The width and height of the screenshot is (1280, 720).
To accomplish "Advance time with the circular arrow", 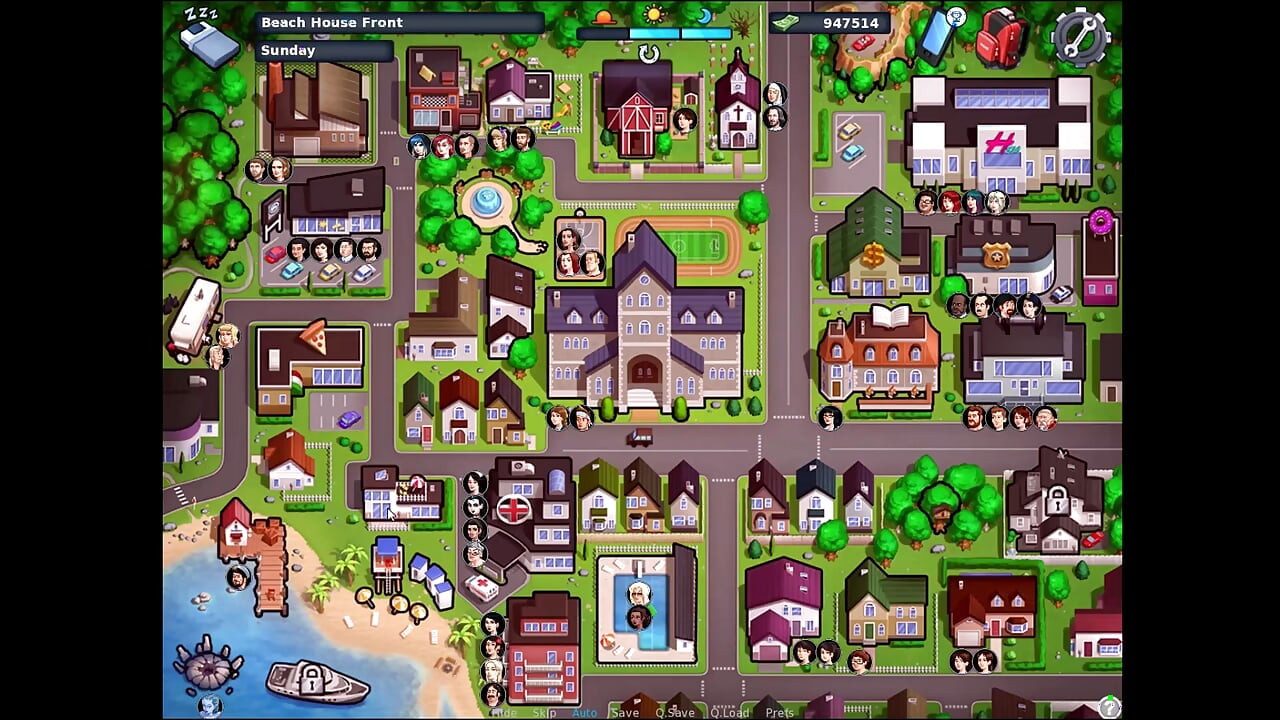I will point(649,54).
